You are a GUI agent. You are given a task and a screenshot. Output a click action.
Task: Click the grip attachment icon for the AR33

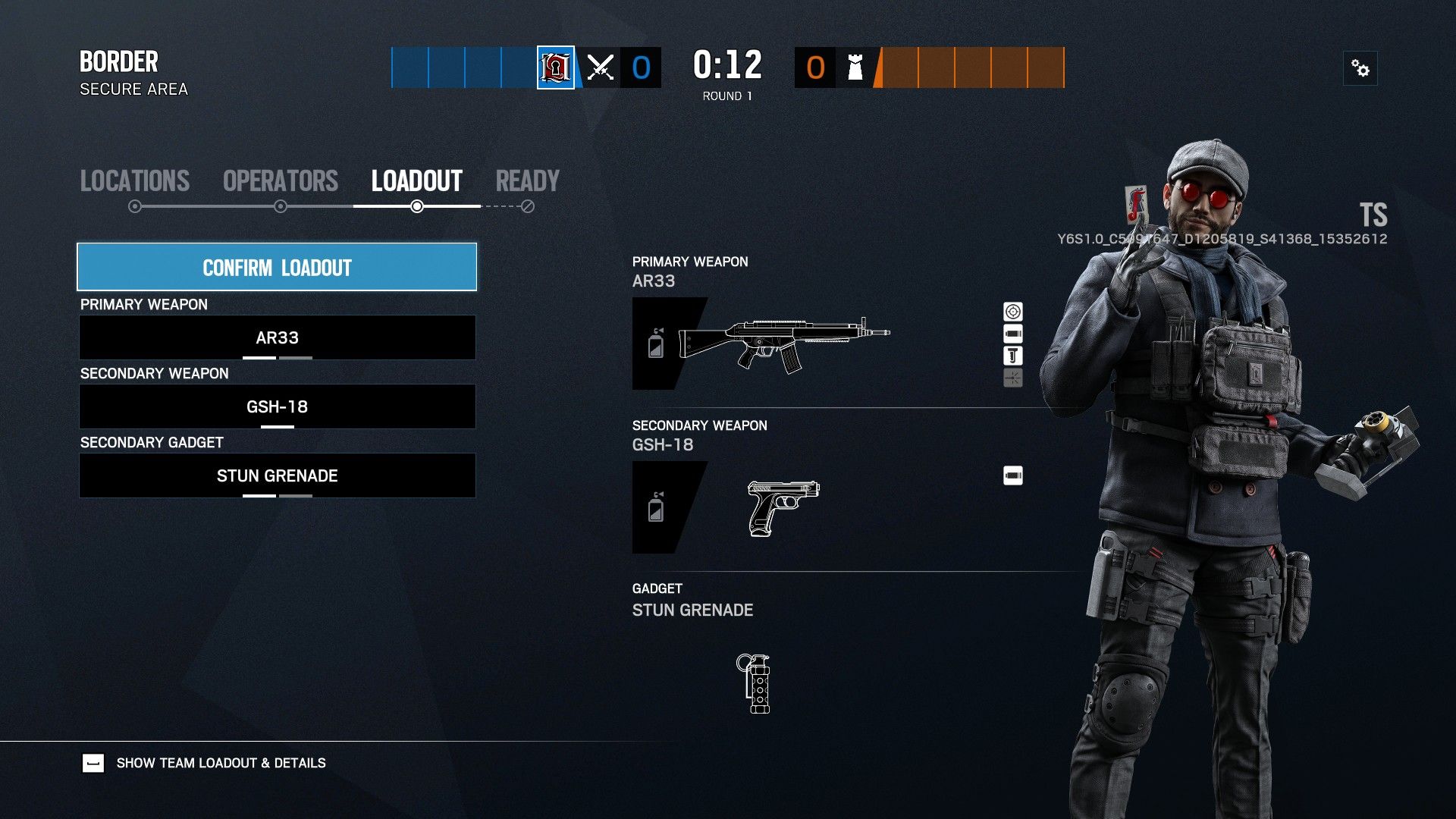[1012, 354]
